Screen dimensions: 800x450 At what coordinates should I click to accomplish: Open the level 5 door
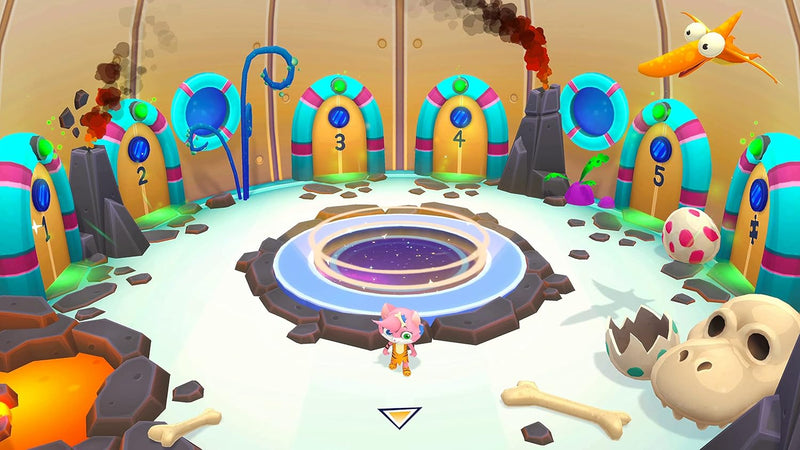[x=658, y=172]
